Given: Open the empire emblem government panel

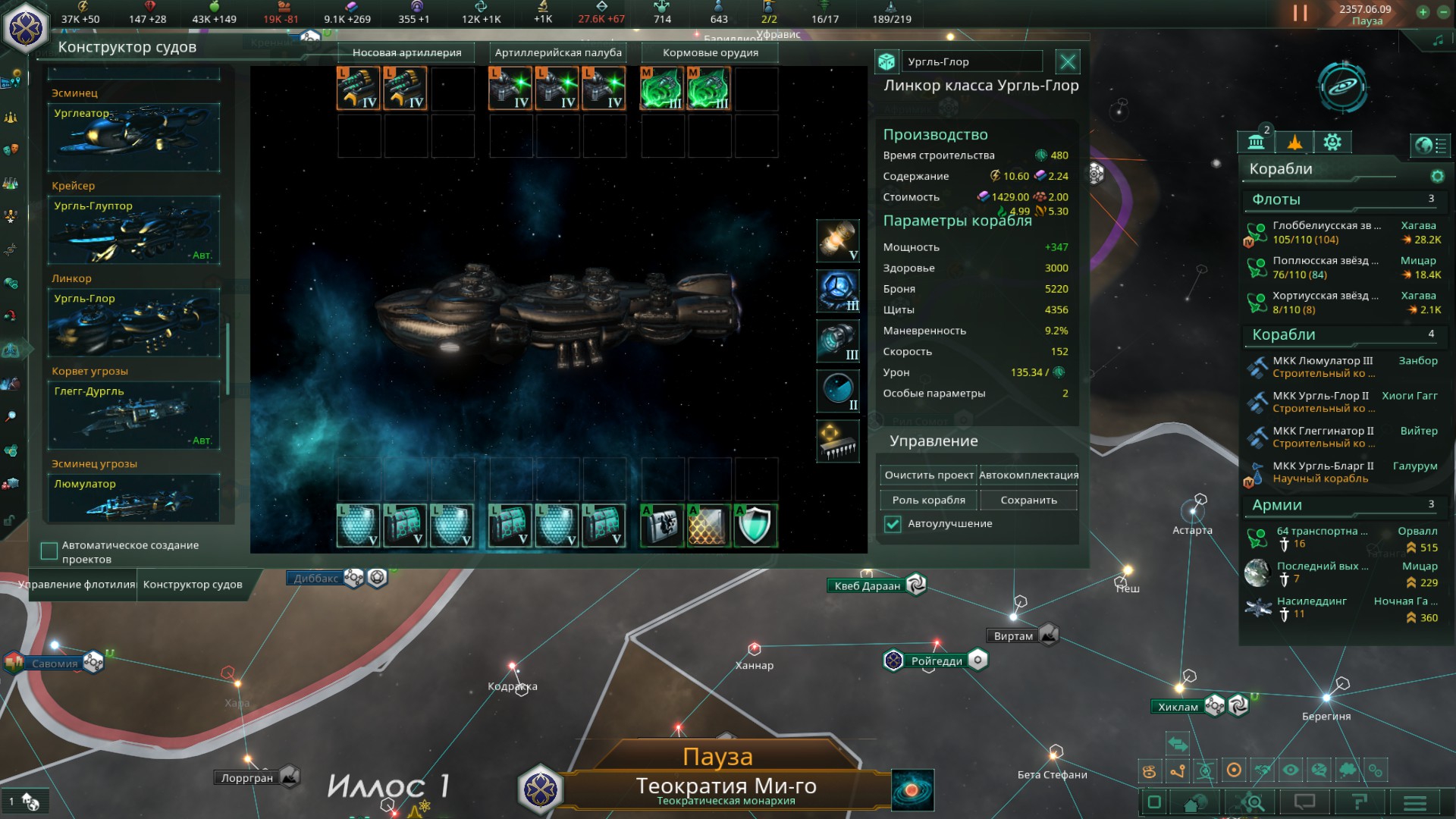Looking at the screenshot, I should click(x=26, y=27).
